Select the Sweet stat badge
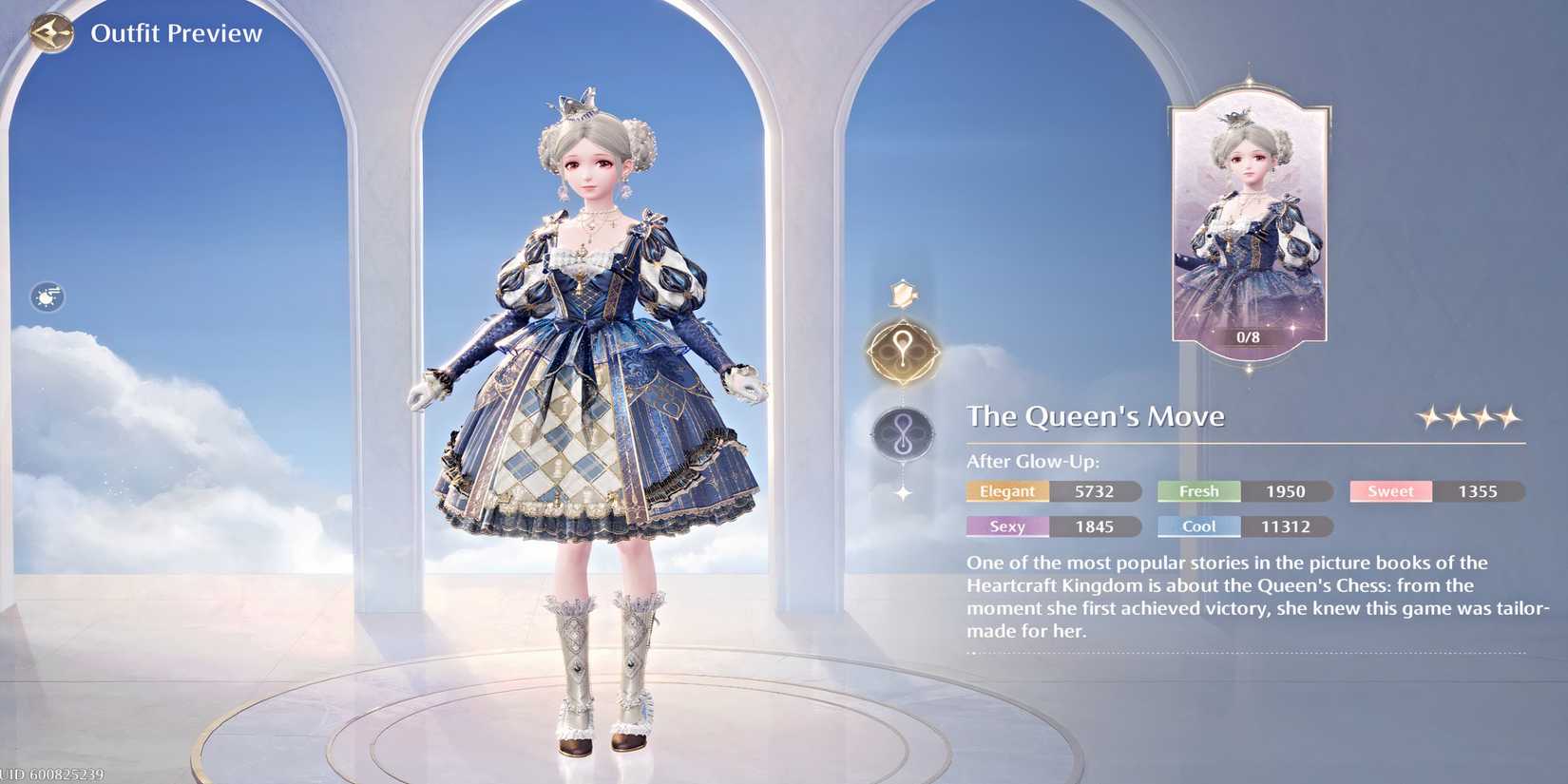The height and width of the screenshot is (784, 1568). pyautogui.click(x=1389, y=491)
